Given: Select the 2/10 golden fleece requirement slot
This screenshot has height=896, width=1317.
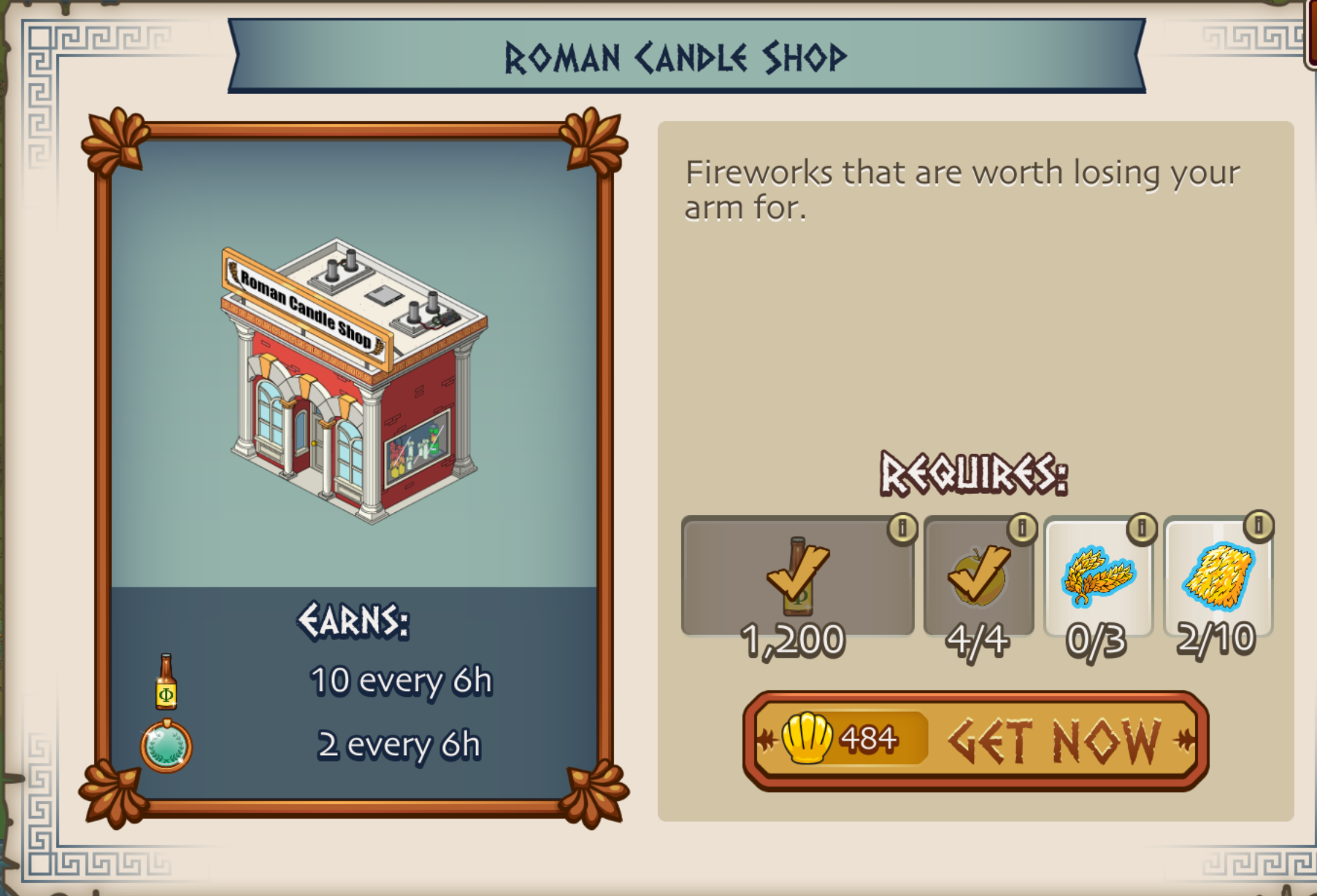Looking at the screenshot, I should point(1218,577).
